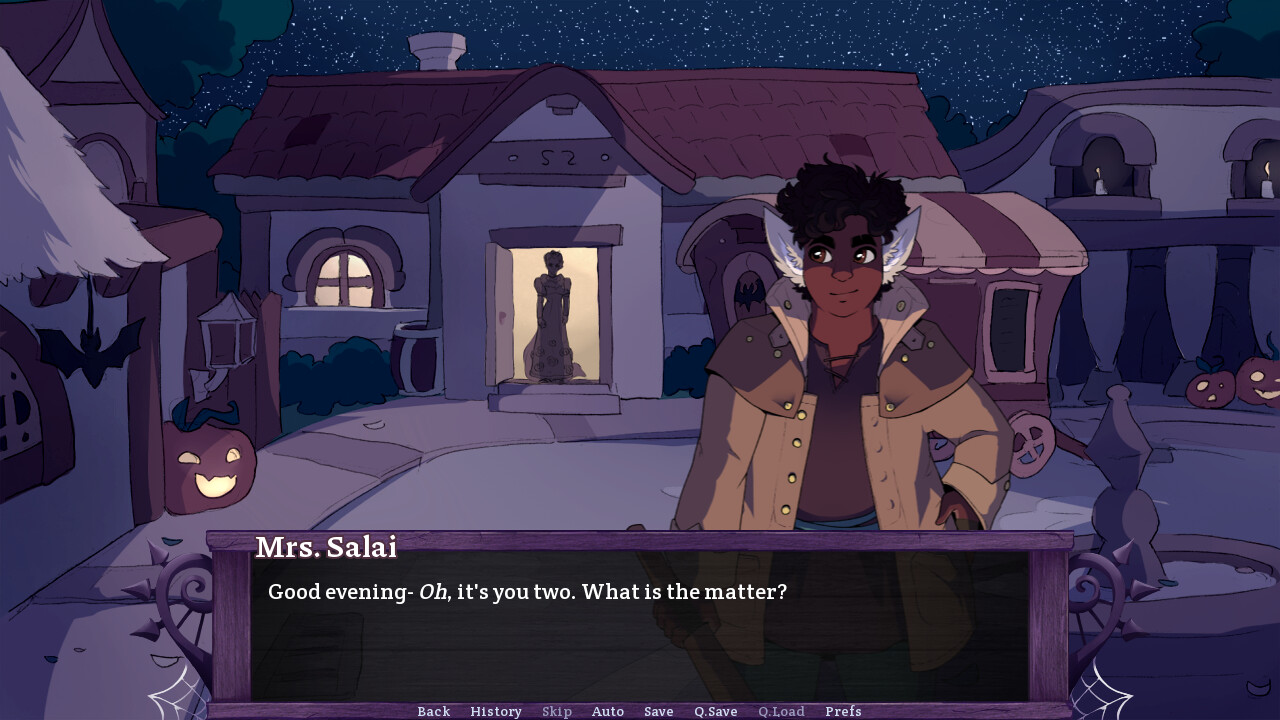
Task: Open the Prefs settings menu
Action: coord(843,711)
